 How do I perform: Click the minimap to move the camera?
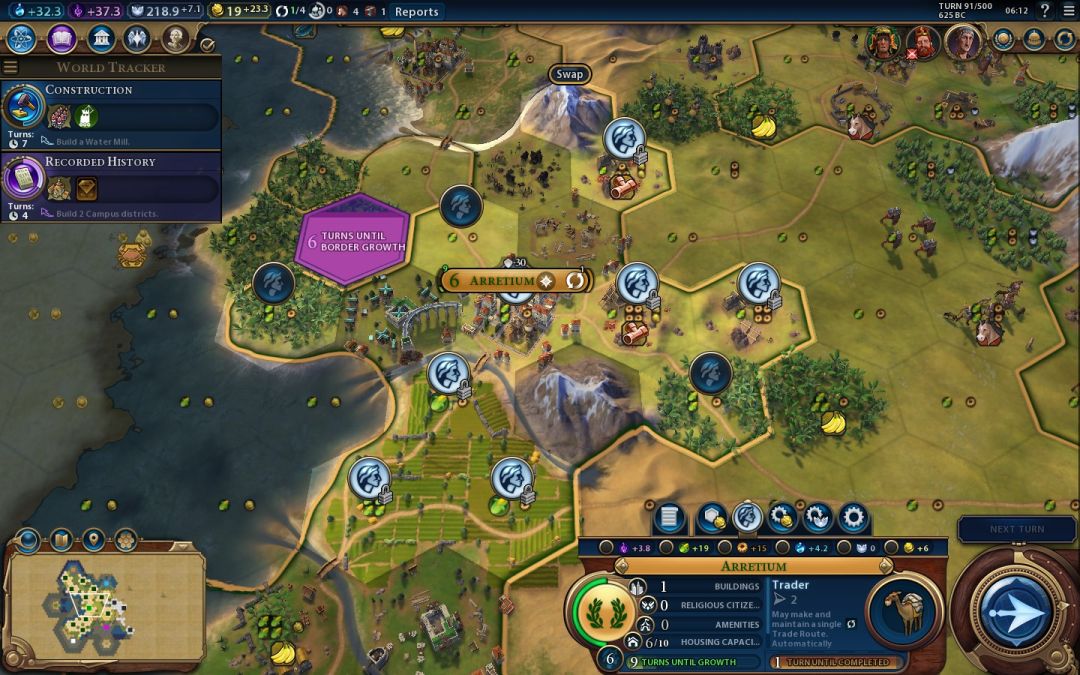tap(105, 600)
